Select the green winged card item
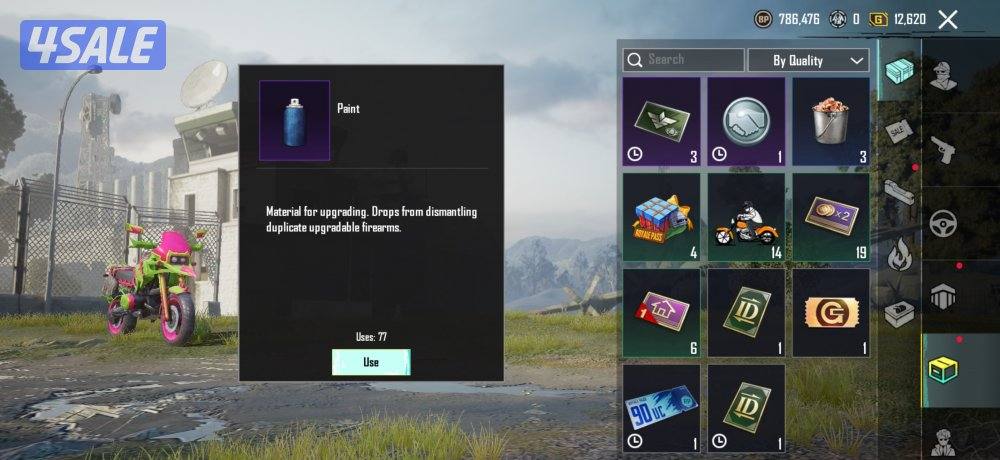The width and height of the screenshot is (1000, 460). (x=661, y=122)
